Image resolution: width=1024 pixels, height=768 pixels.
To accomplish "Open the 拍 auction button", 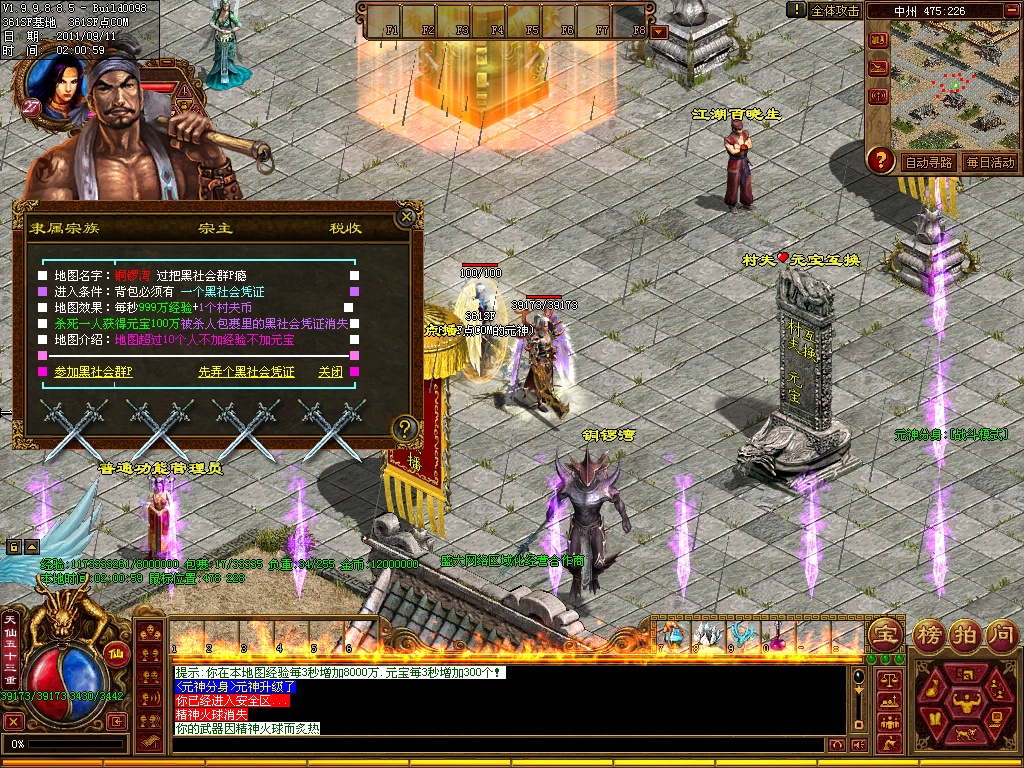I will click(x=963, y=633).
